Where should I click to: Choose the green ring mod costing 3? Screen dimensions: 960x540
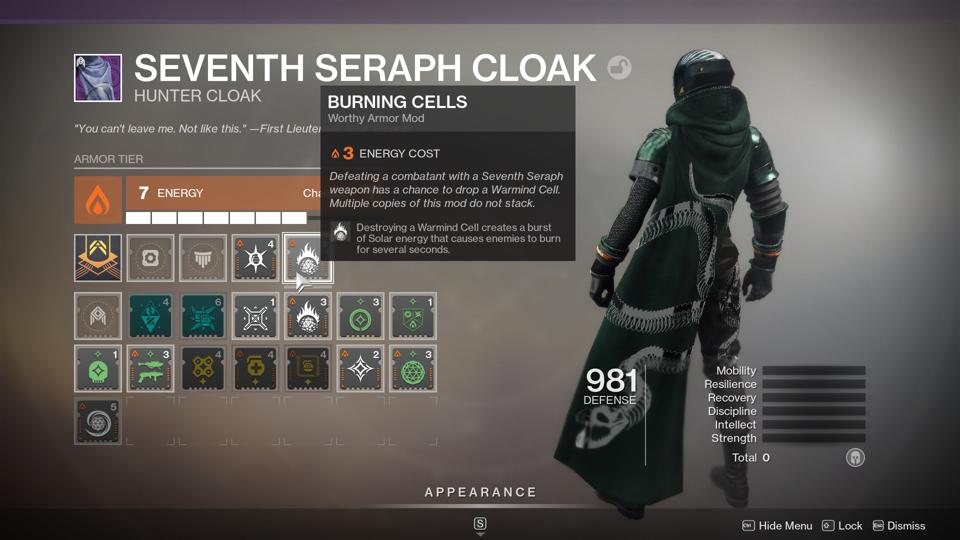click(358, 316)
